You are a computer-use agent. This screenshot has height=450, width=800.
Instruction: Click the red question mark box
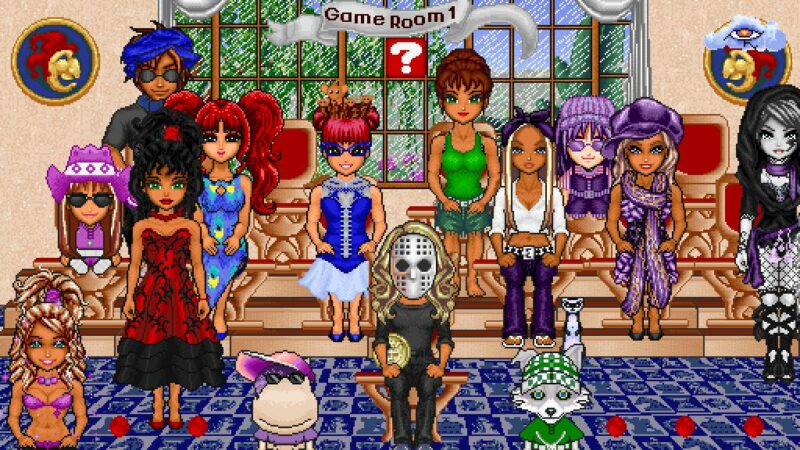point(405,58)
